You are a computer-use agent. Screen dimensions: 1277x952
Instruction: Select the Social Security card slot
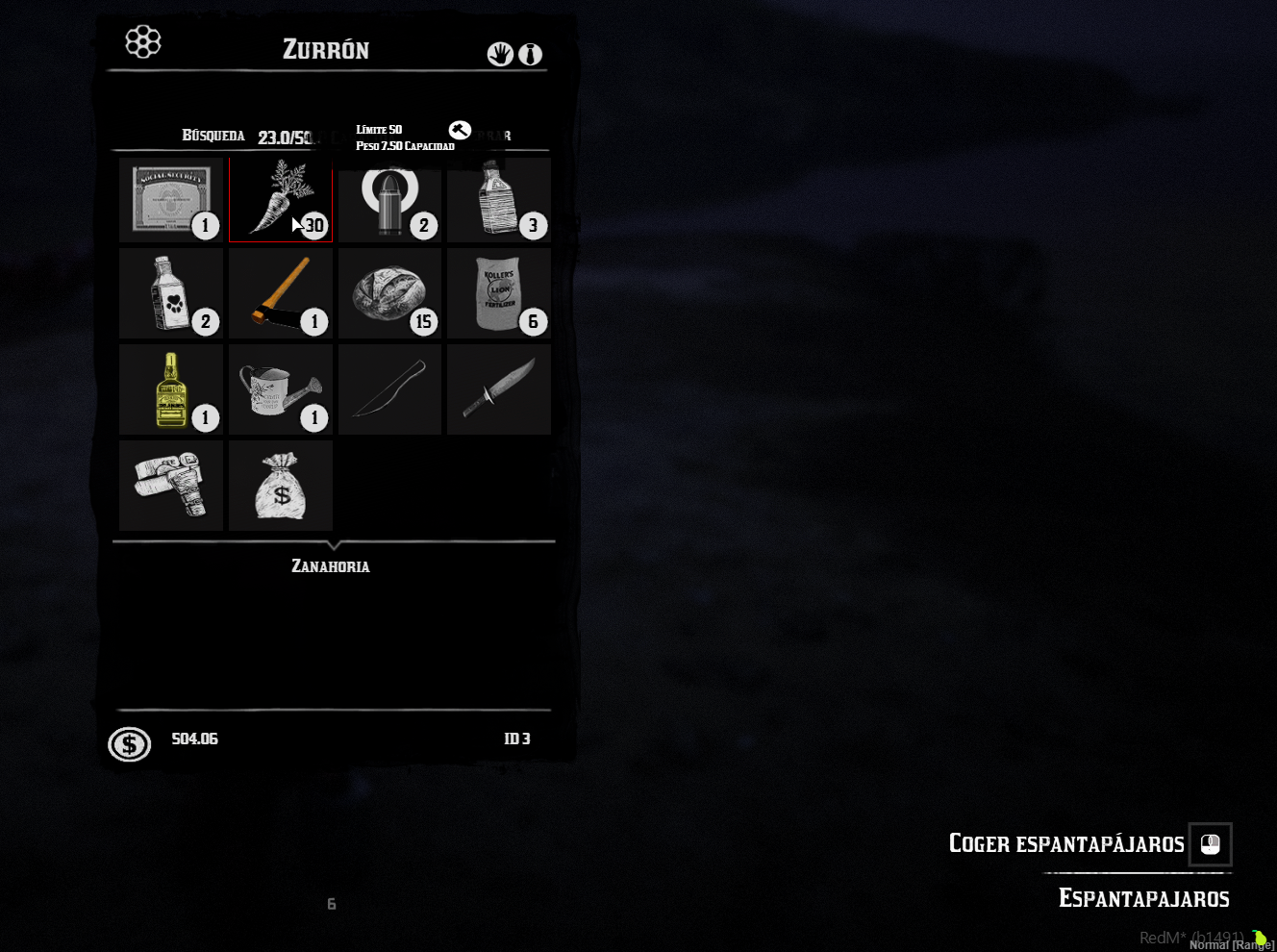click(171, 200)
